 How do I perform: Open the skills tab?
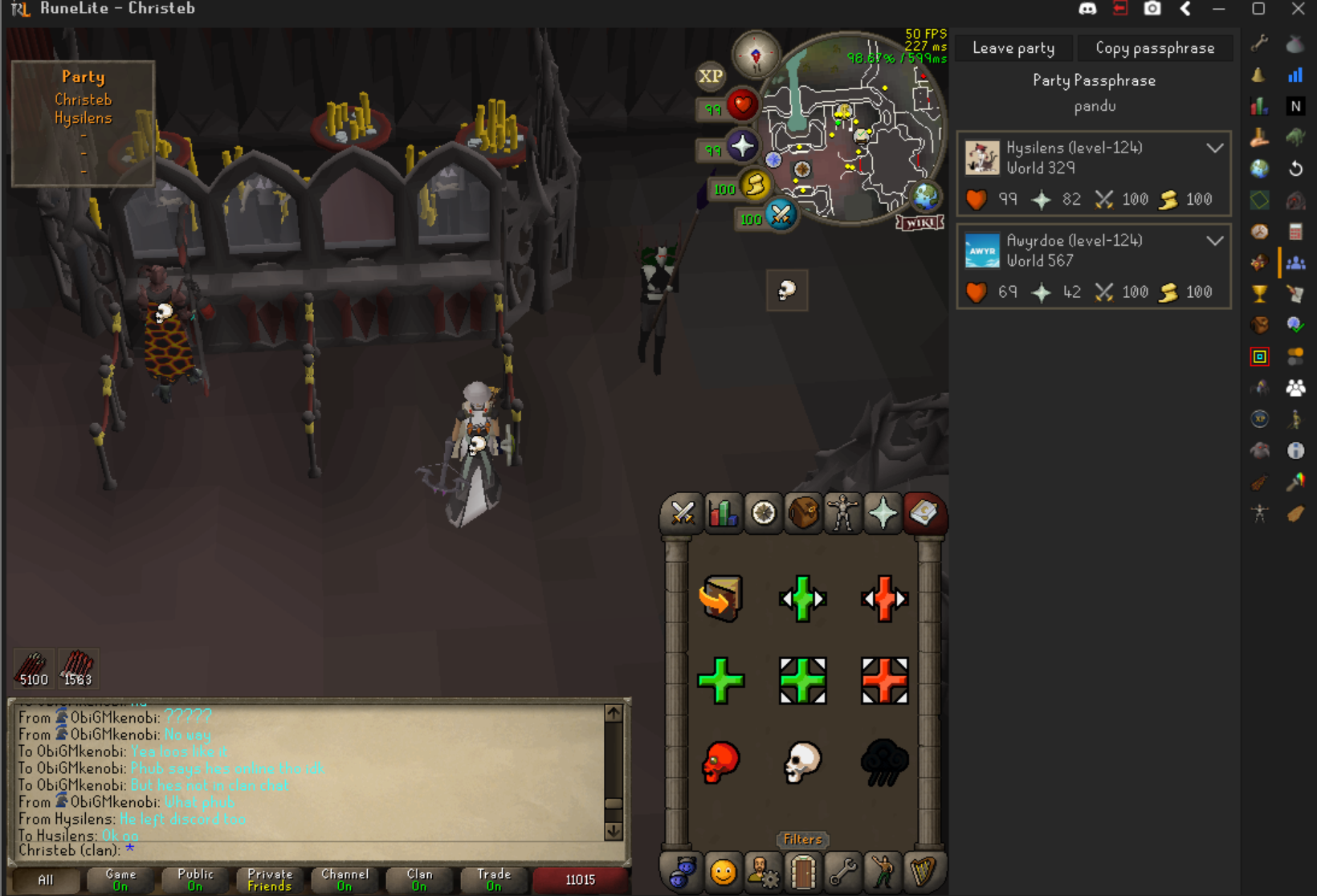click(722, 513)
